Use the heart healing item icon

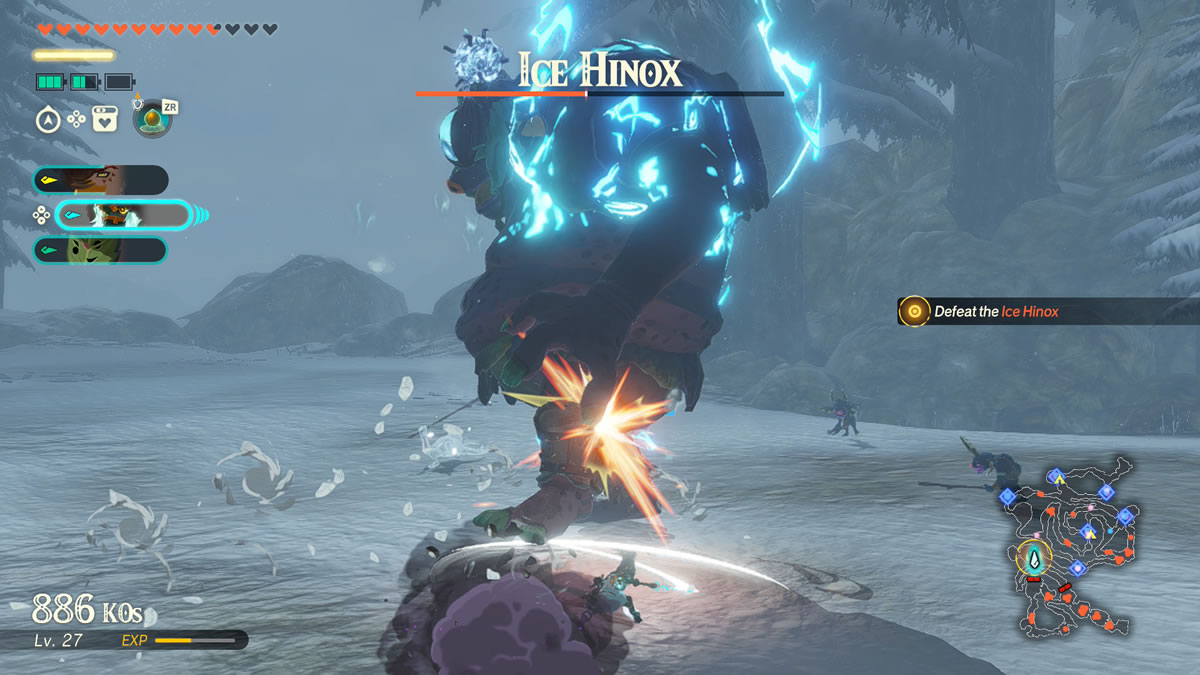(105, 120)
